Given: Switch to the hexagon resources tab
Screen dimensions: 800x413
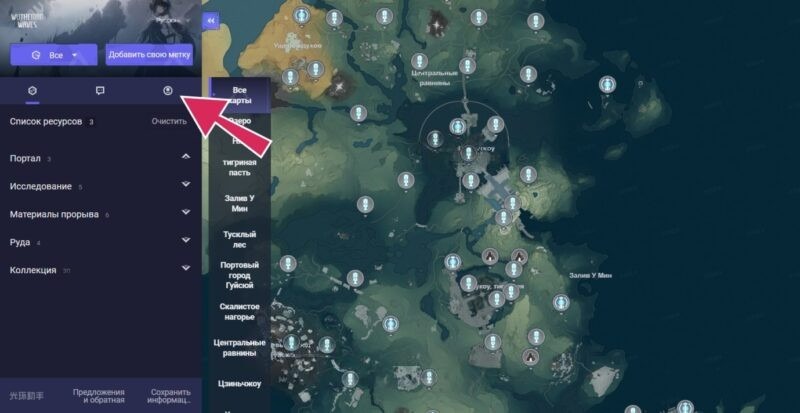Looking at the screenshot, I should 33,91.
